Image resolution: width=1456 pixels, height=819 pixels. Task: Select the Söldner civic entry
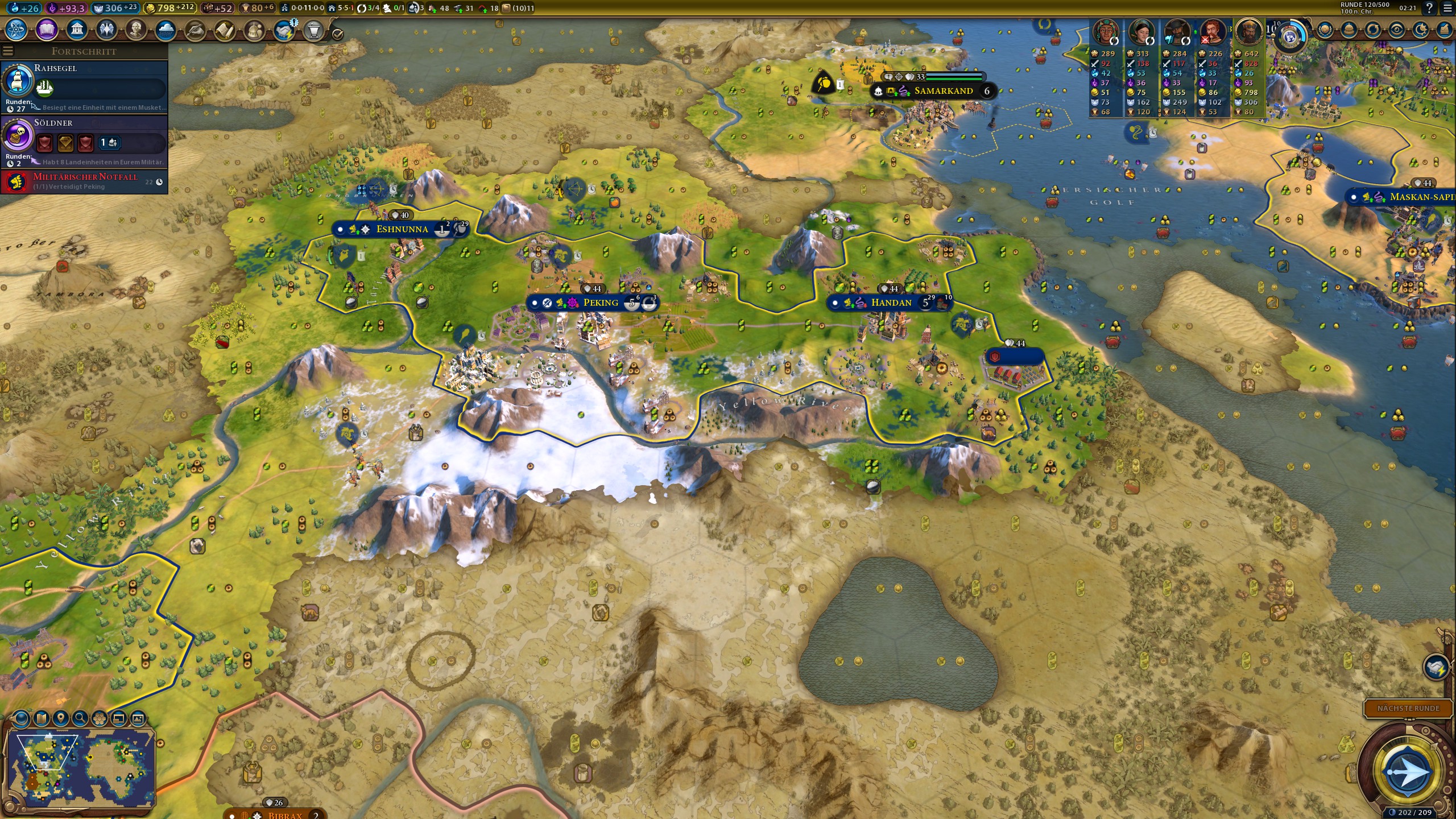(84, 141)
